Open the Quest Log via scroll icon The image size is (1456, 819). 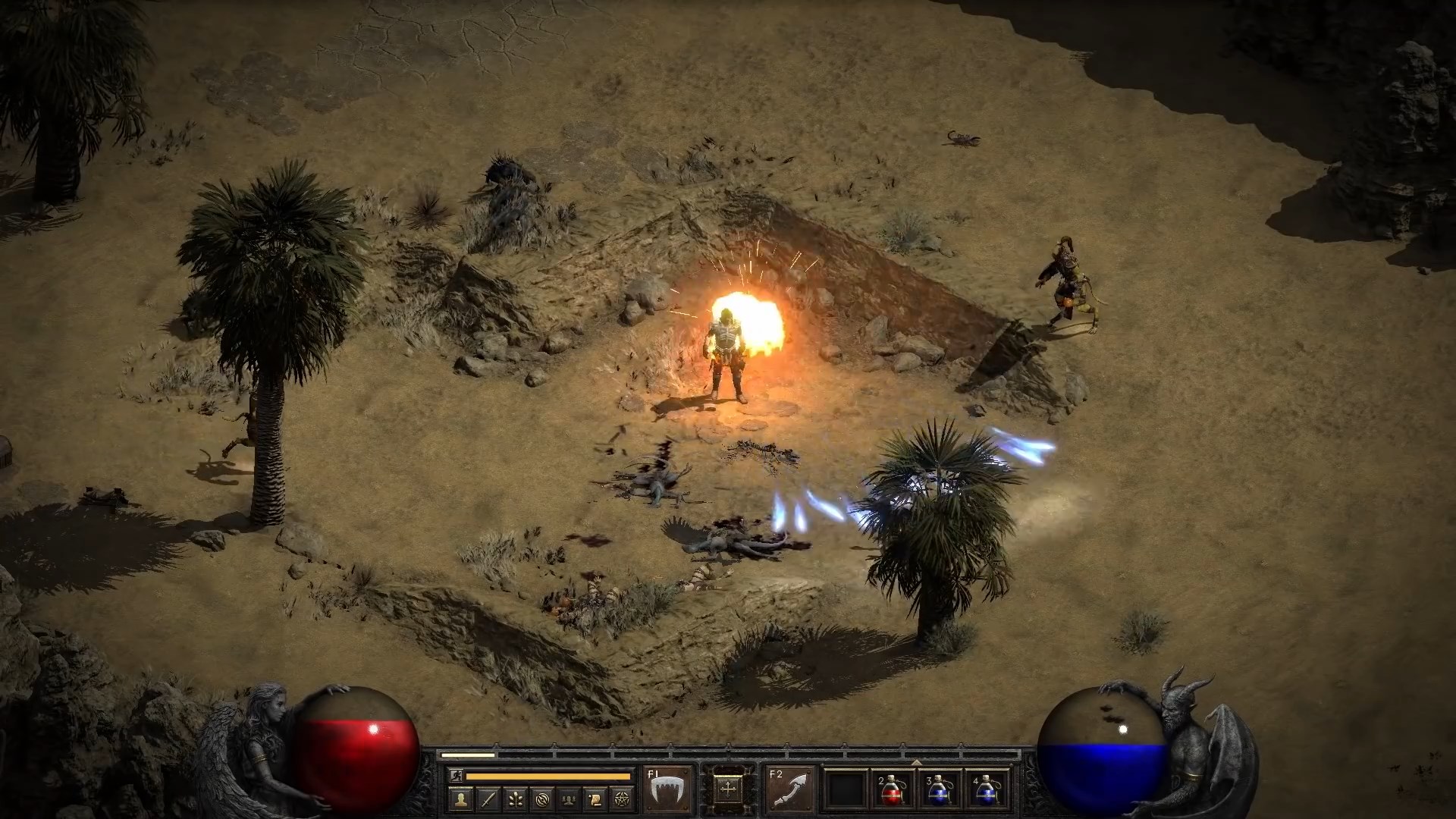(597, 797)
